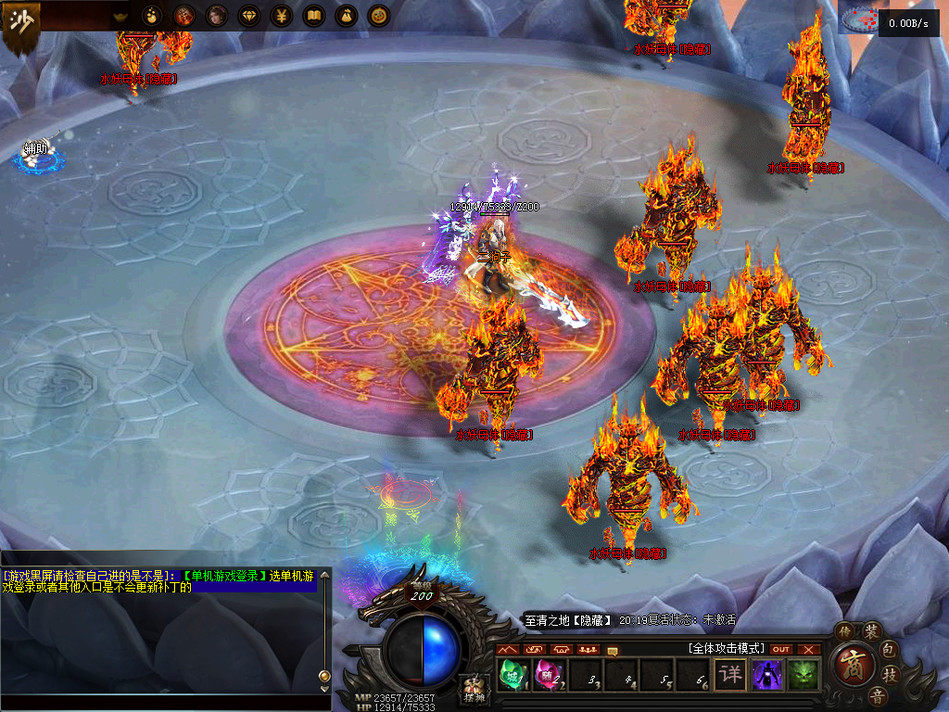Open the female character portrait icon
The image size is (949, 712).
tap(216, 15)
